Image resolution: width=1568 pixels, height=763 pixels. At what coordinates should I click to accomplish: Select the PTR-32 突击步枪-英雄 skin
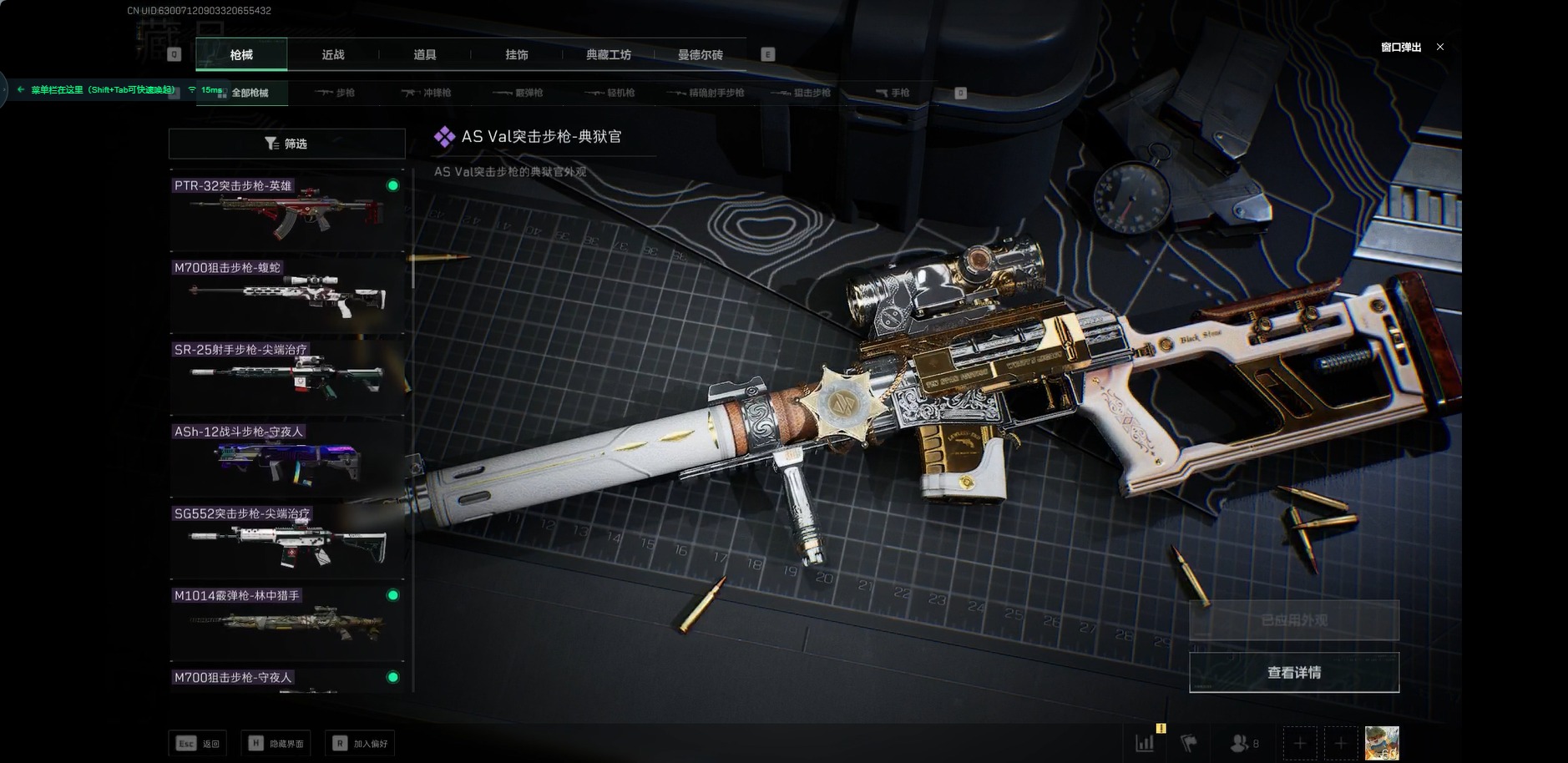(x=286, y=211)
